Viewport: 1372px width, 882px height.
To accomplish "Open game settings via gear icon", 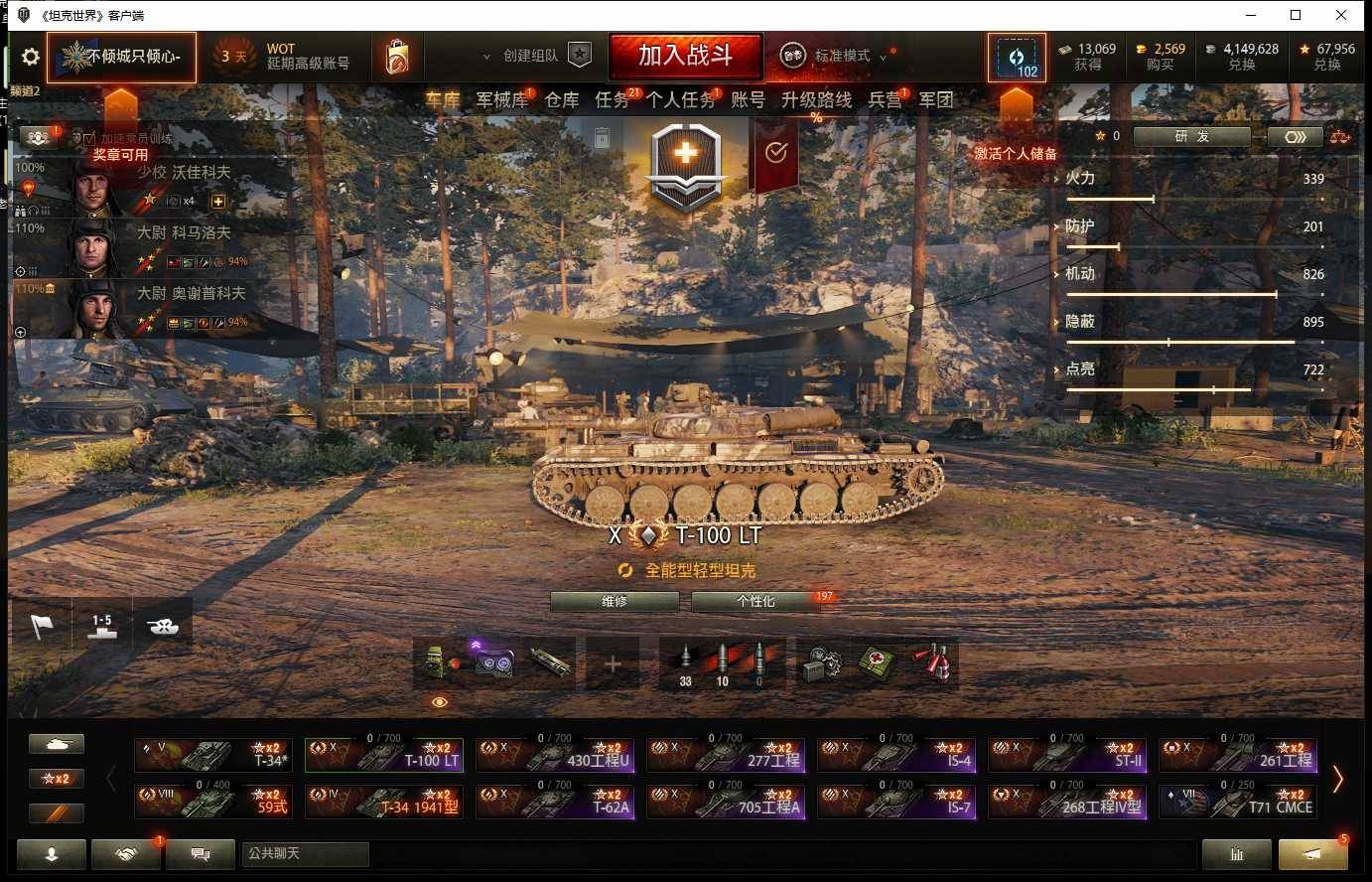I will pyautogui.click(x=30, y=57).
